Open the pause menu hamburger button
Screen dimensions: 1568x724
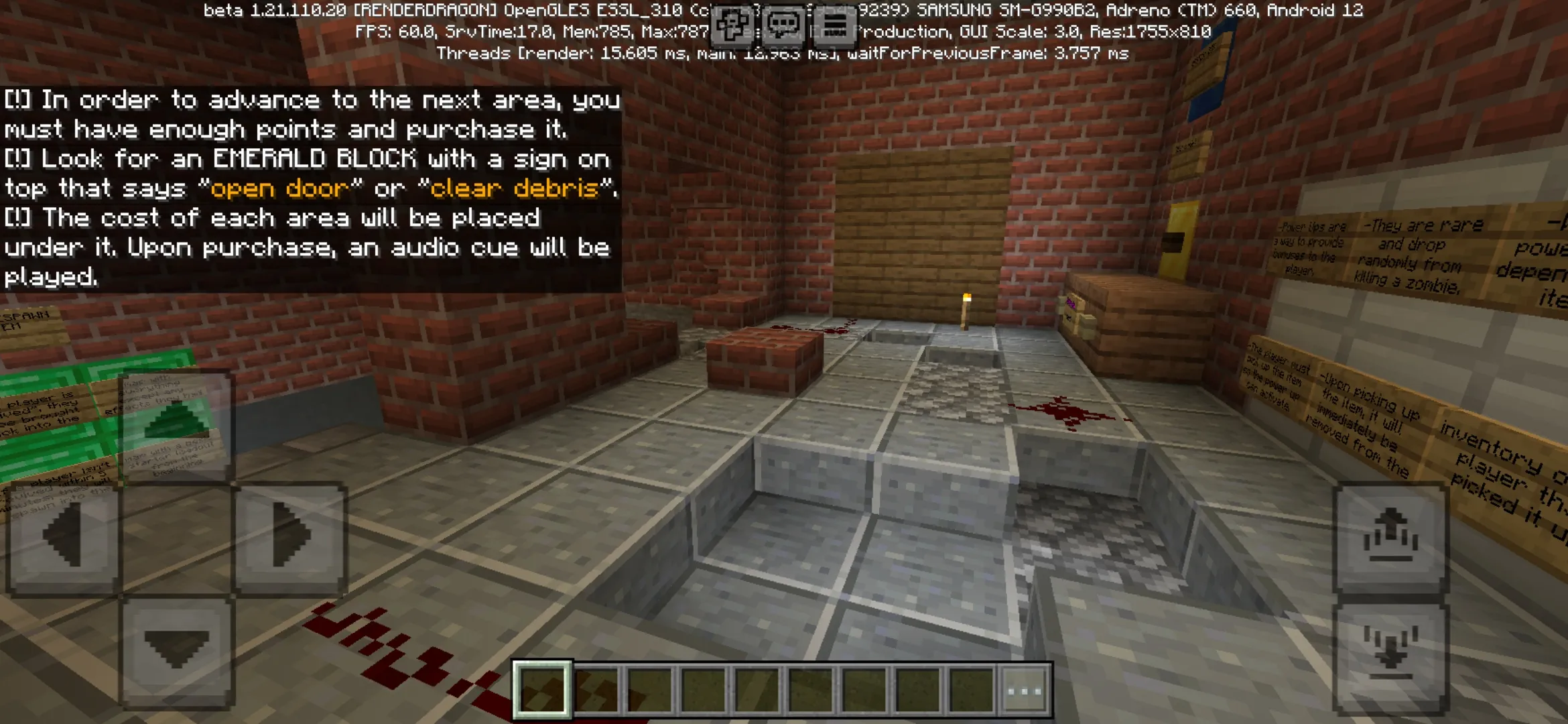834,27
